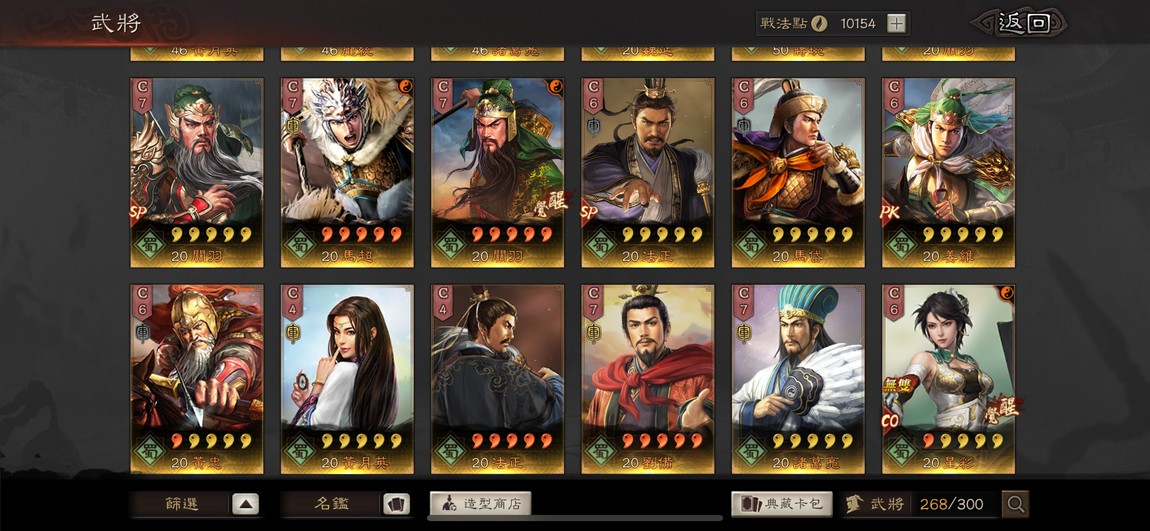Choose the 馬超 general card
The height and width of the screenshot is (531, 1150).
point(347,172)
